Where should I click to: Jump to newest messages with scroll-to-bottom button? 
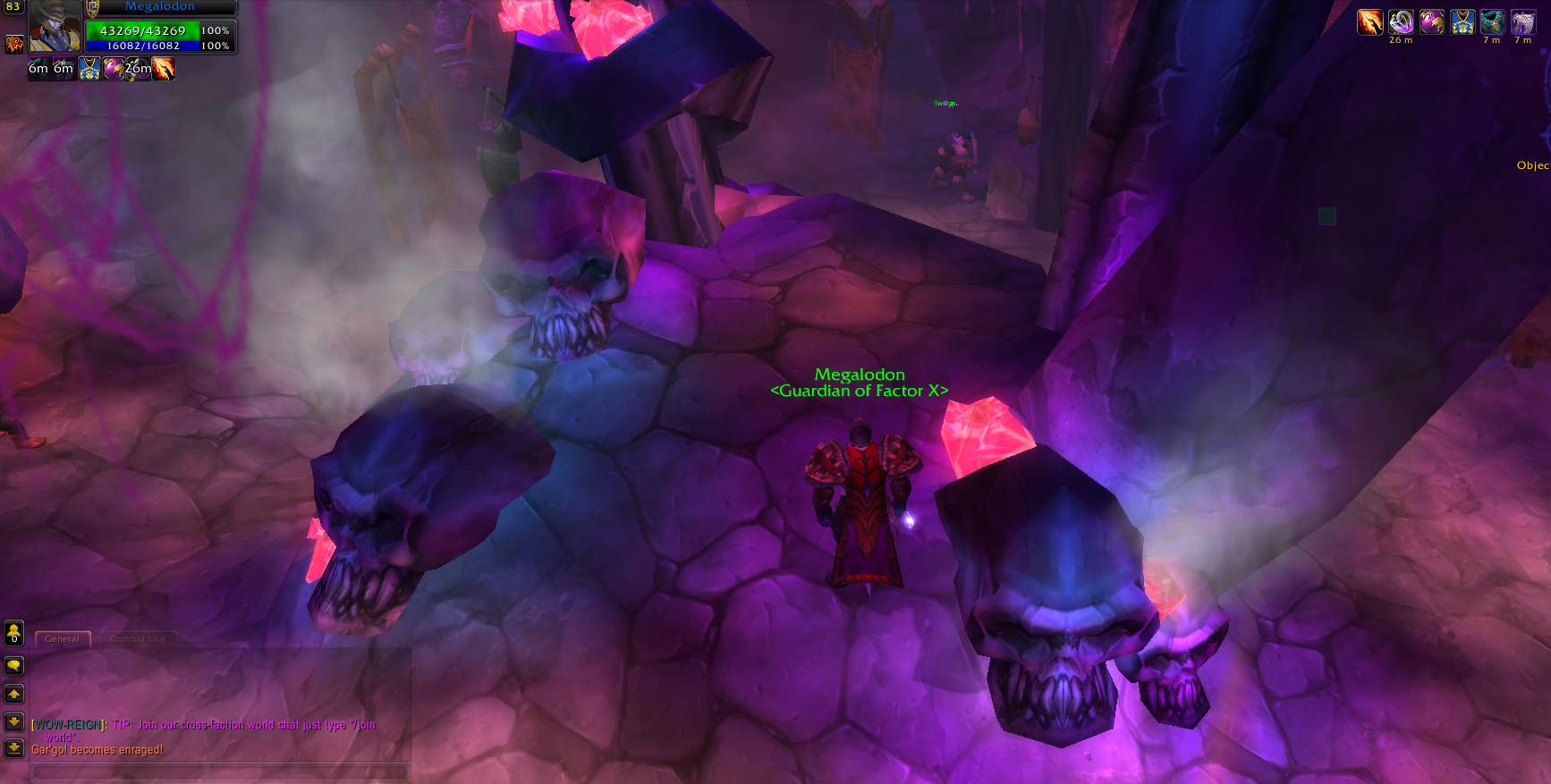[x=13, y=749]
